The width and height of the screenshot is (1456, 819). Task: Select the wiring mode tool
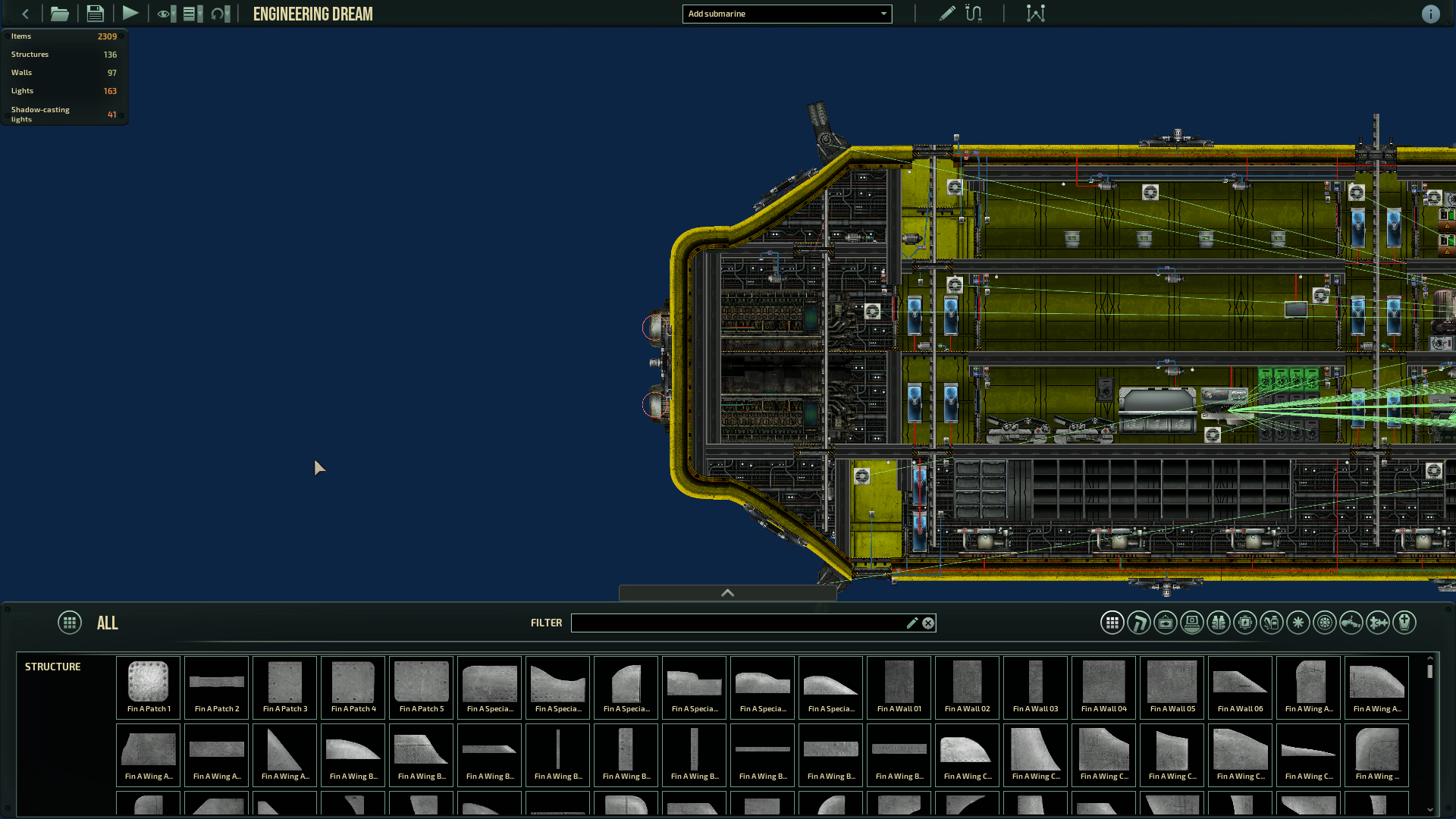click(974, 14)
